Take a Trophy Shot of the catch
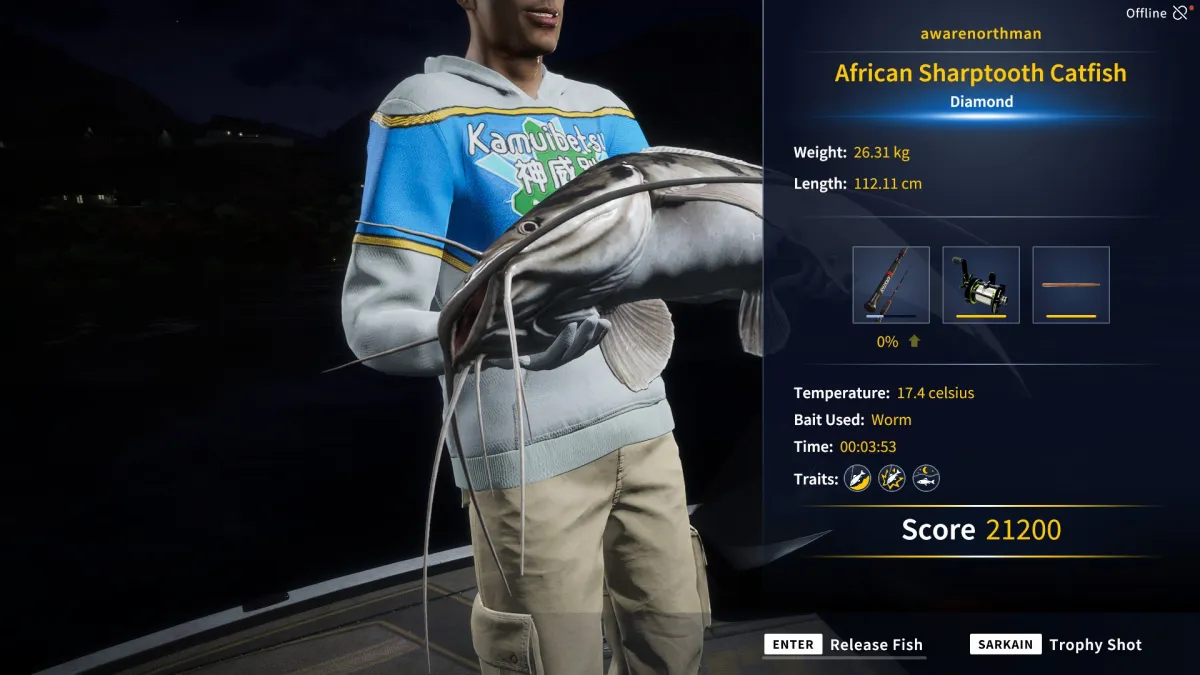1200x675 pixels. tap(1057, 645)
